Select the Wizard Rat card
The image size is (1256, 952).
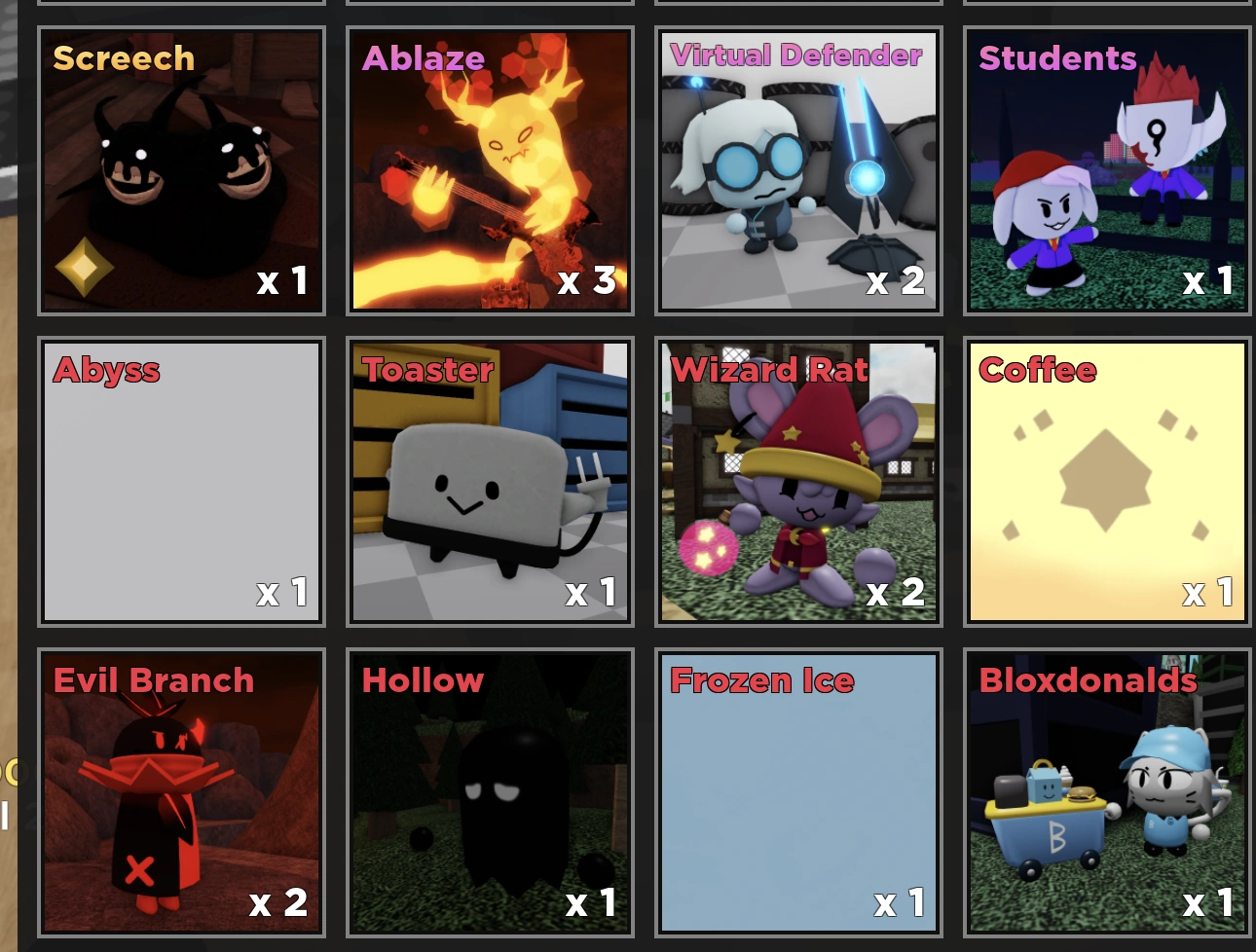[798, 482]
